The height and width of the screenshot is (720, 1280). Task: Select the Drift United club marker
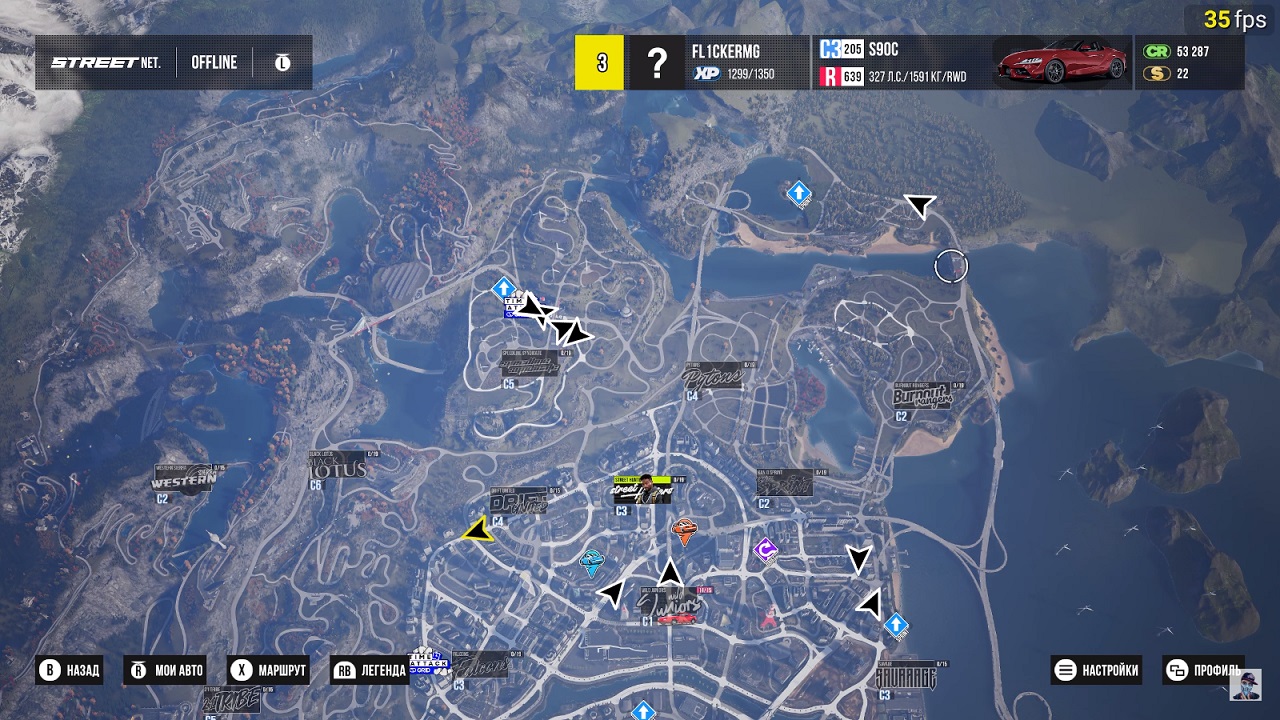[x=519, y=501]
